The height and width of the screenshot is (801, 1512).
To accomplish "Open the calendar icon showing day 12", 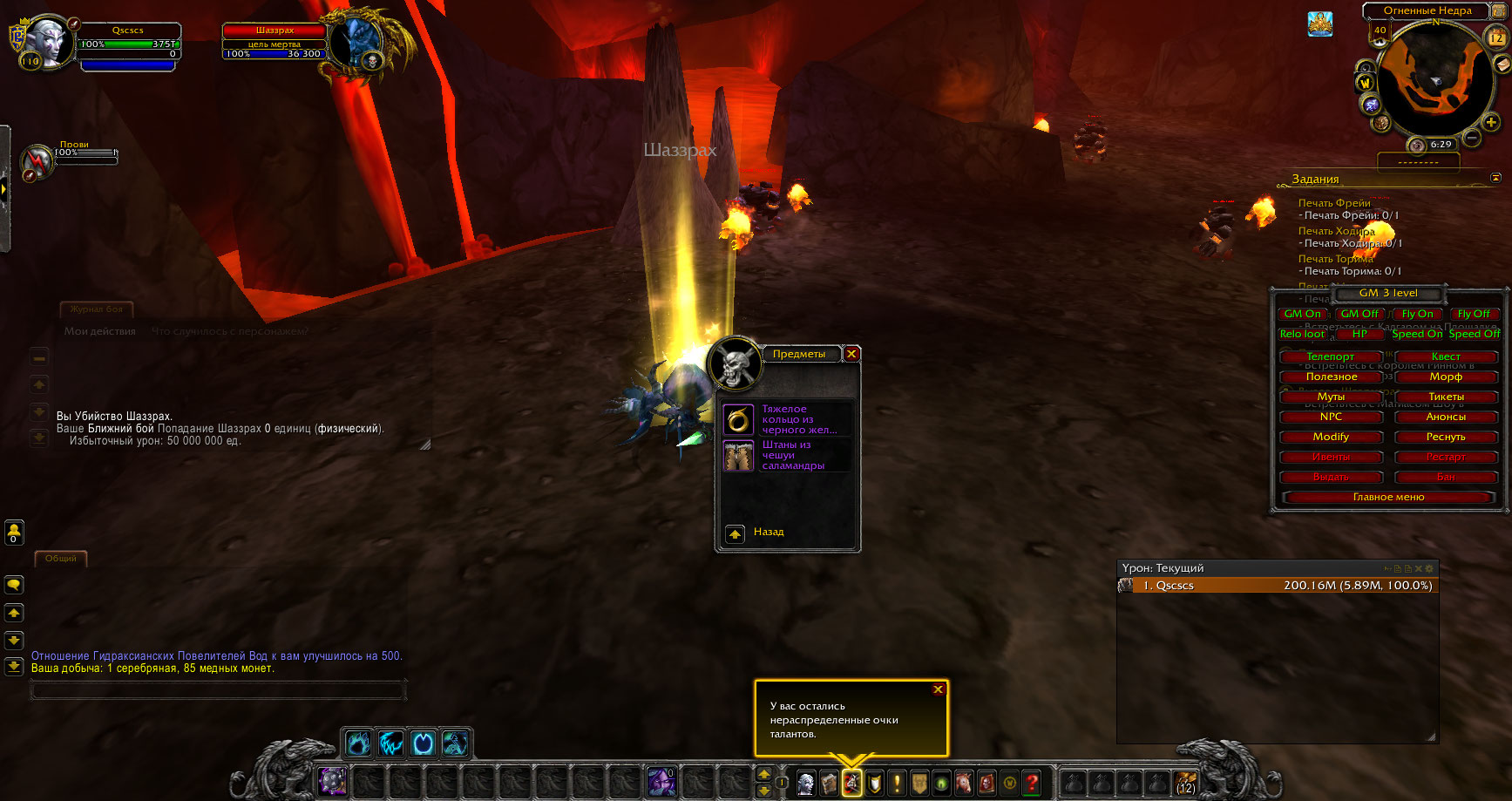I will pos(1495,37).
